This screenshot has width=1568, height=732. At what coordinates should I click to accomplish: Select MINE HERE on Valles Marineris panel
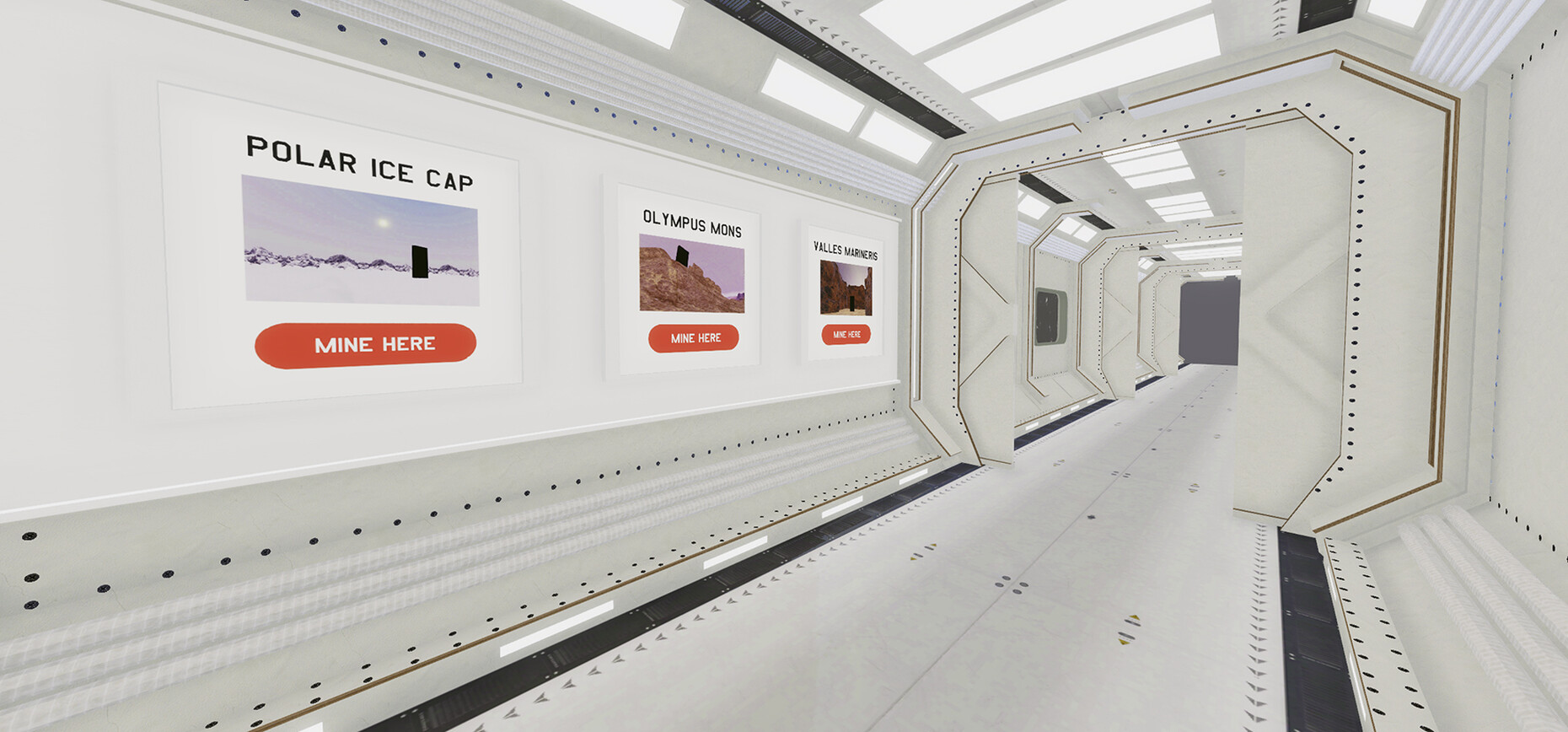[x=846, y=335]
